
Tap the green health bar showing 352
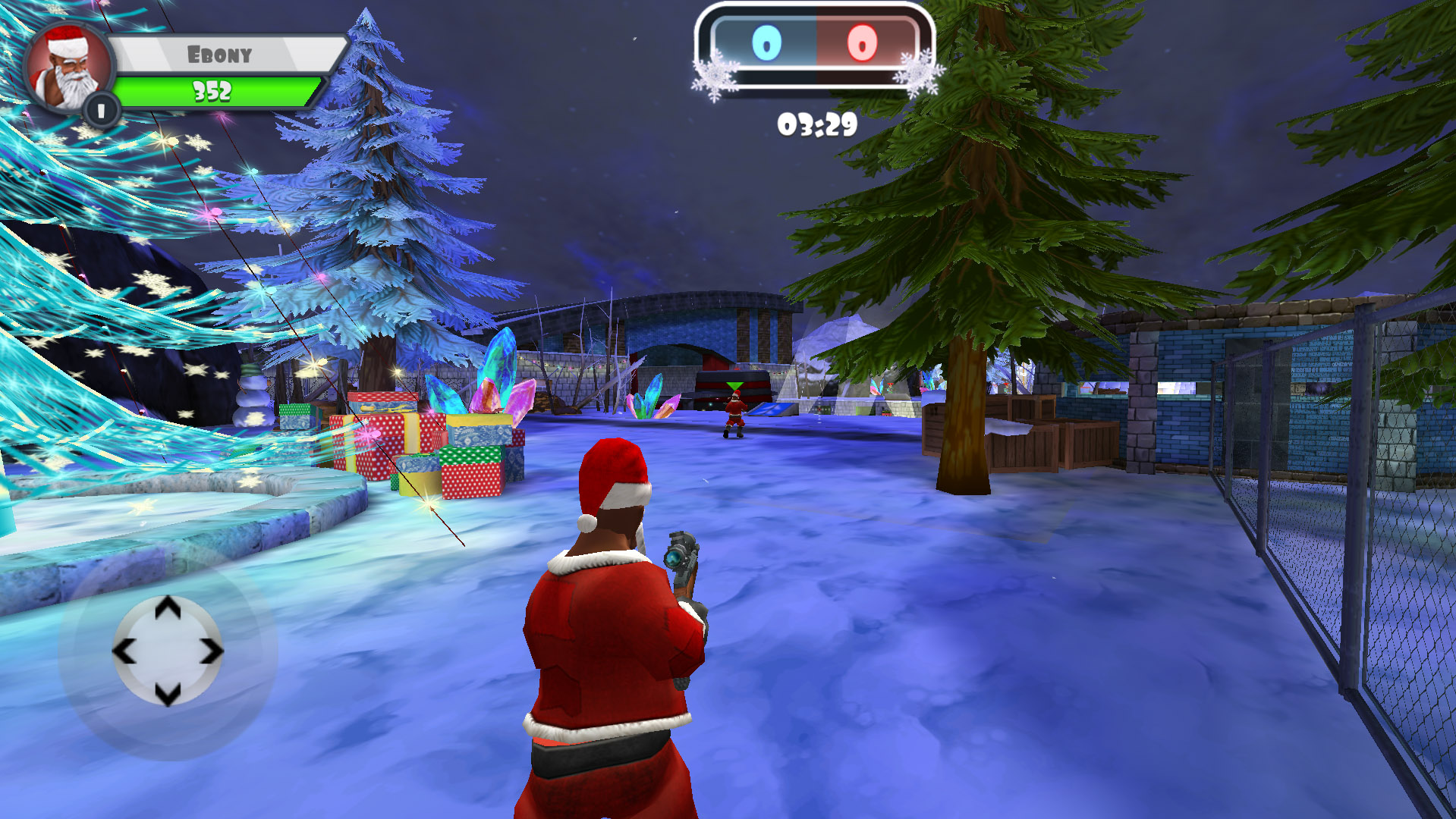coord(212,91)
